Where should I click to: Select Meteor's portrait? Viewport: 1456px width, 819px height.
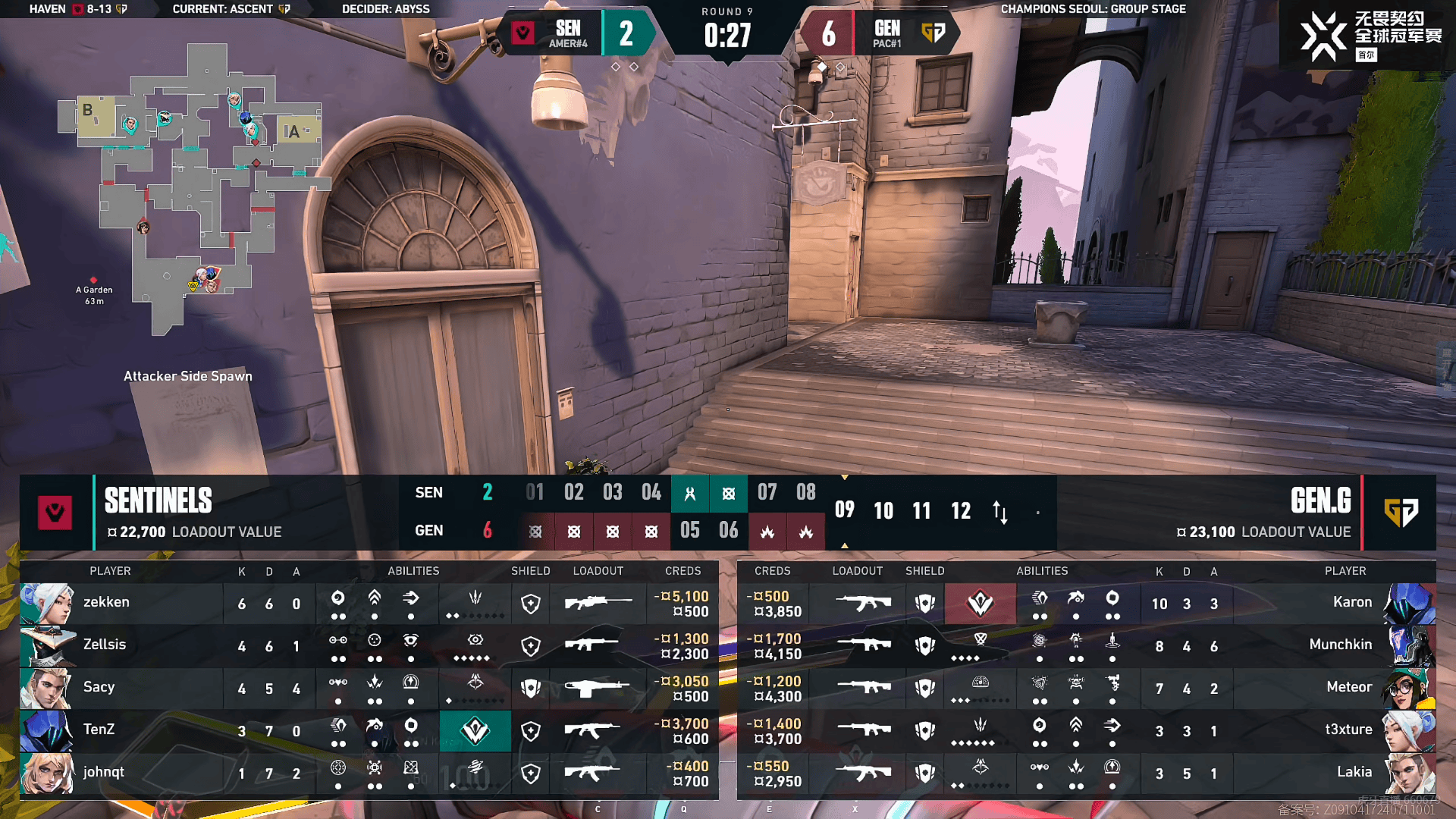tap(1408, 688)
